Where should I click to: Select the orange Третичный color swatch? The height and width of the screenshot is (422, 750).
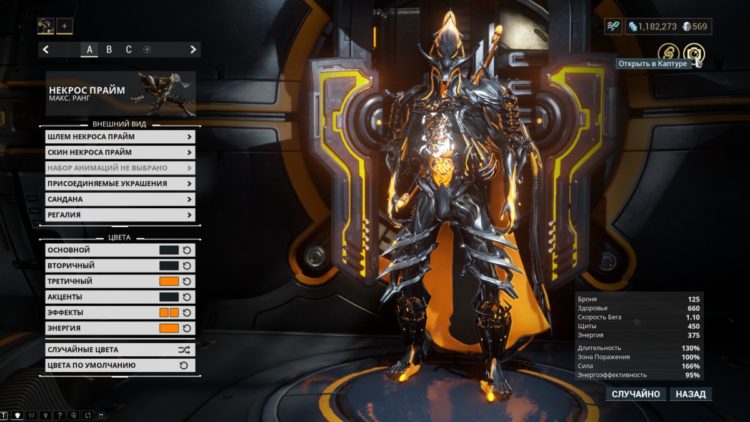pyautogui.click(x=168, y=281)
